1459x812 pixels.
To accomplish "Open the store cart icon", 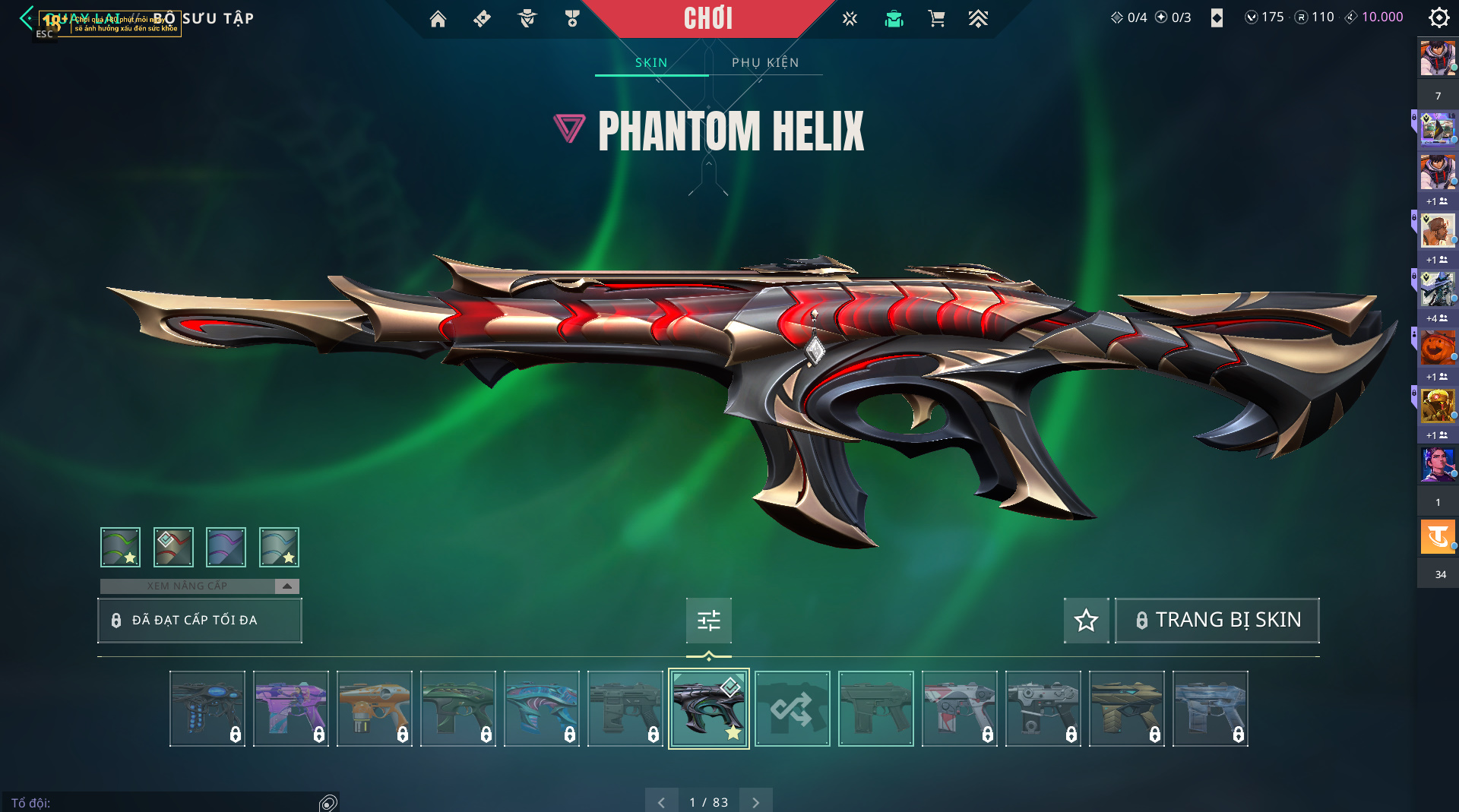I will [x=936, y=19].
